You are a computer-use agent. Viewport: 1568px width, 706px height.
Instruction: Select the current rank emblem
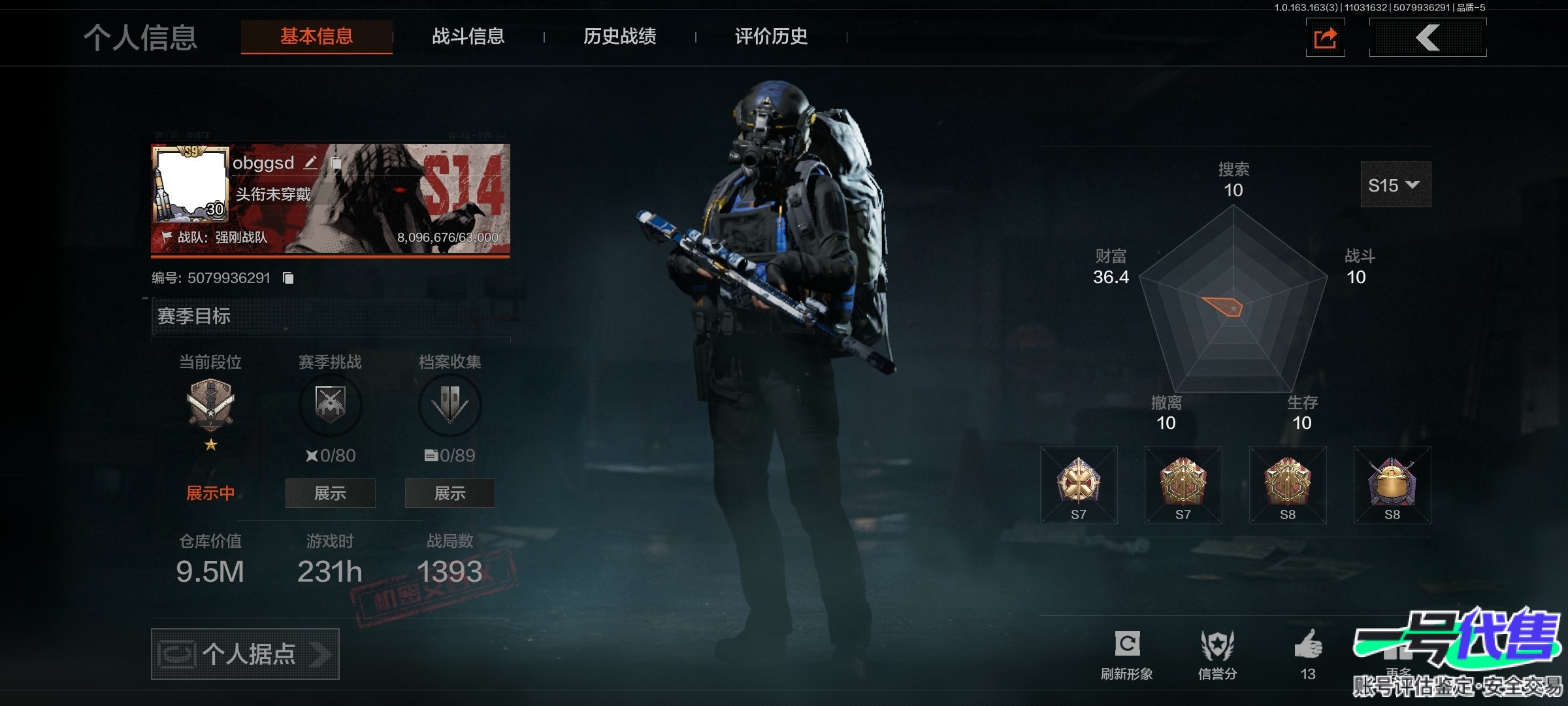[210, 404]
